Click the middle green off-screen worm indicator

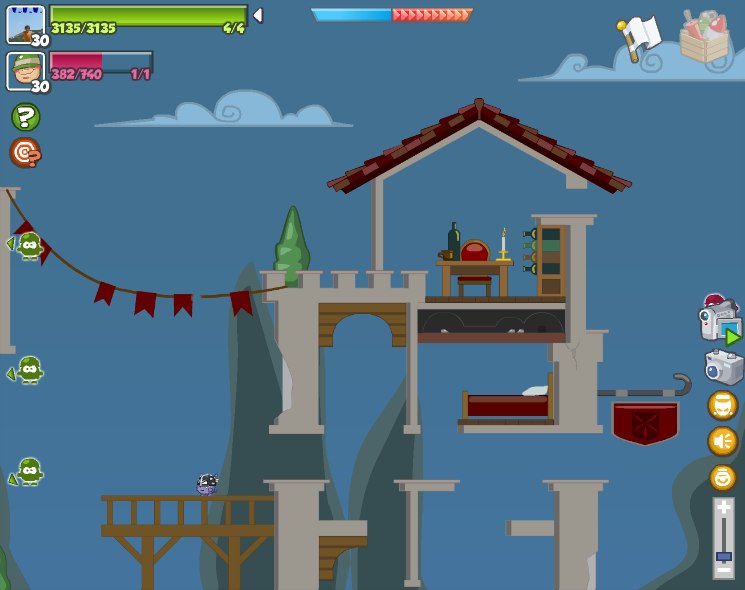(x=28, y=370)
